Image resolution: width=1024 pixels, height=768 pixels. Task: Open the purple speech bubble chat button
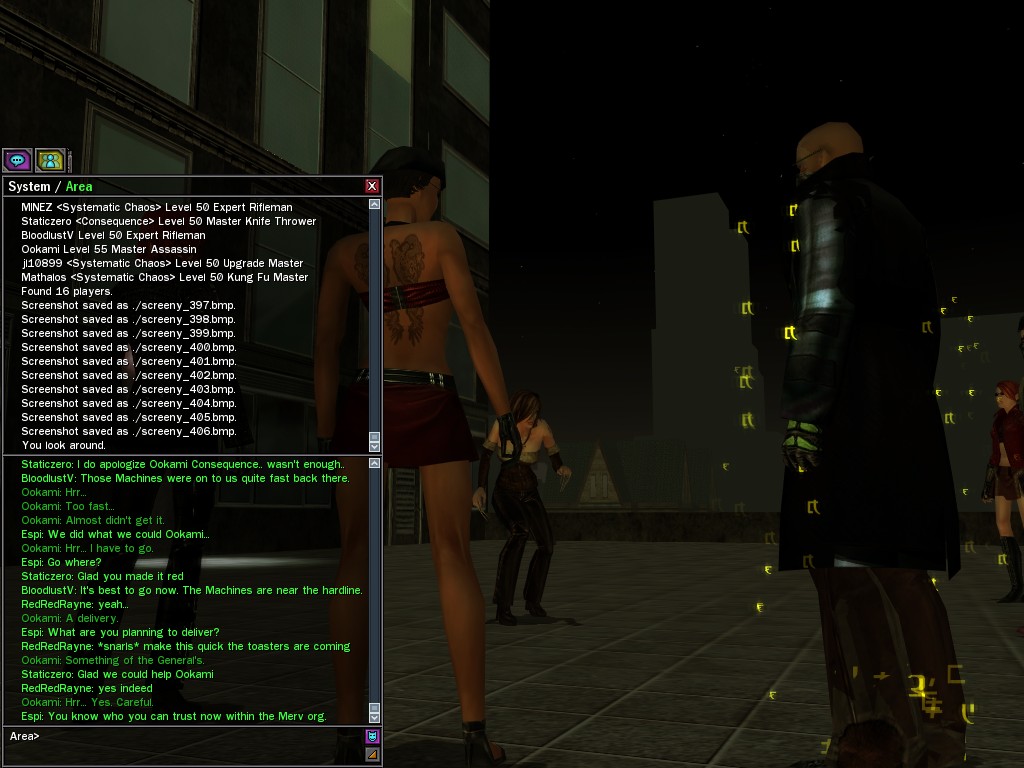point(17,160)
